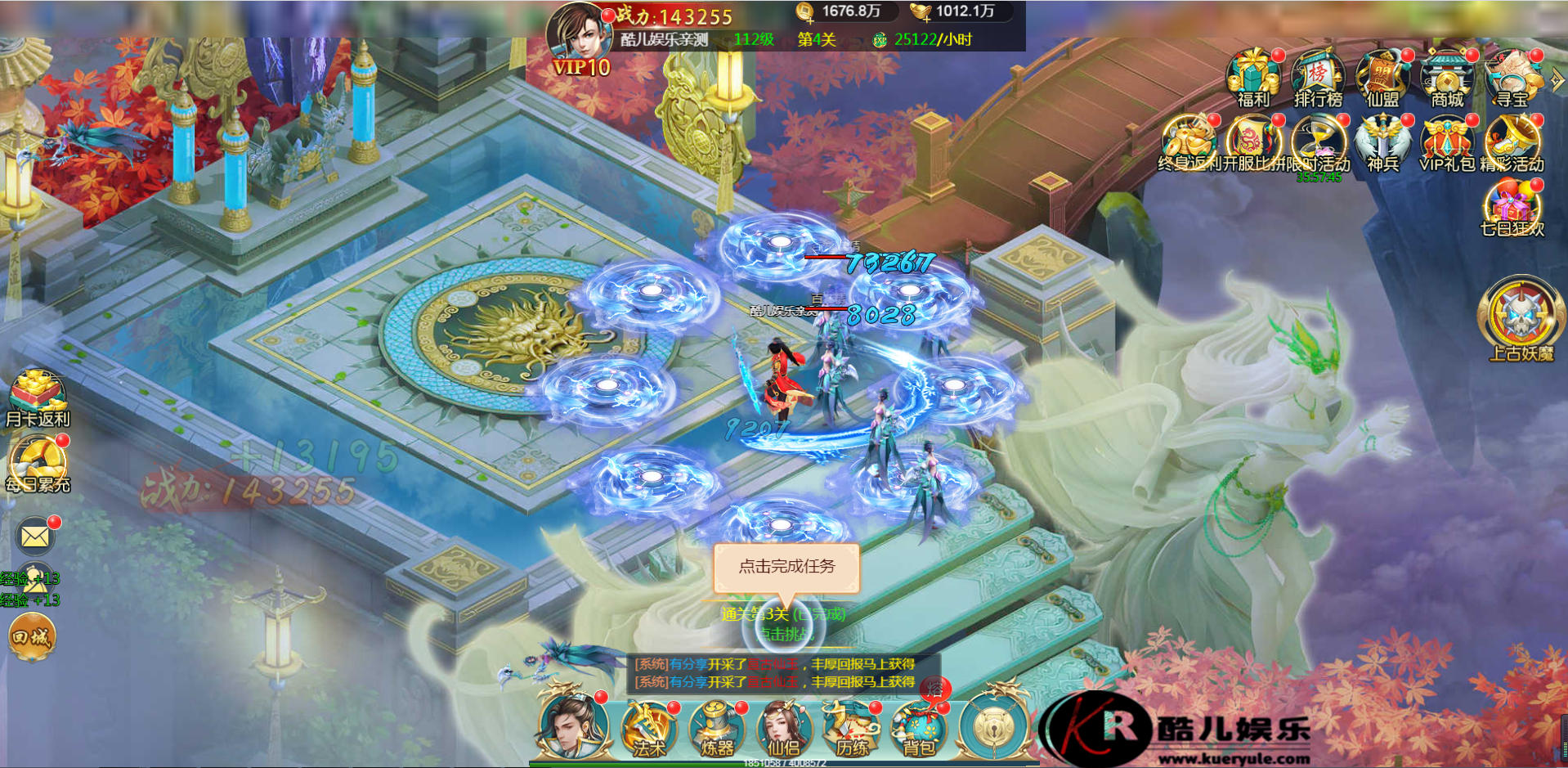Open the 每日累充 daily recharge icon
Image resolution: width=1568 pixels, height=768 pixels.
(38, 463)
